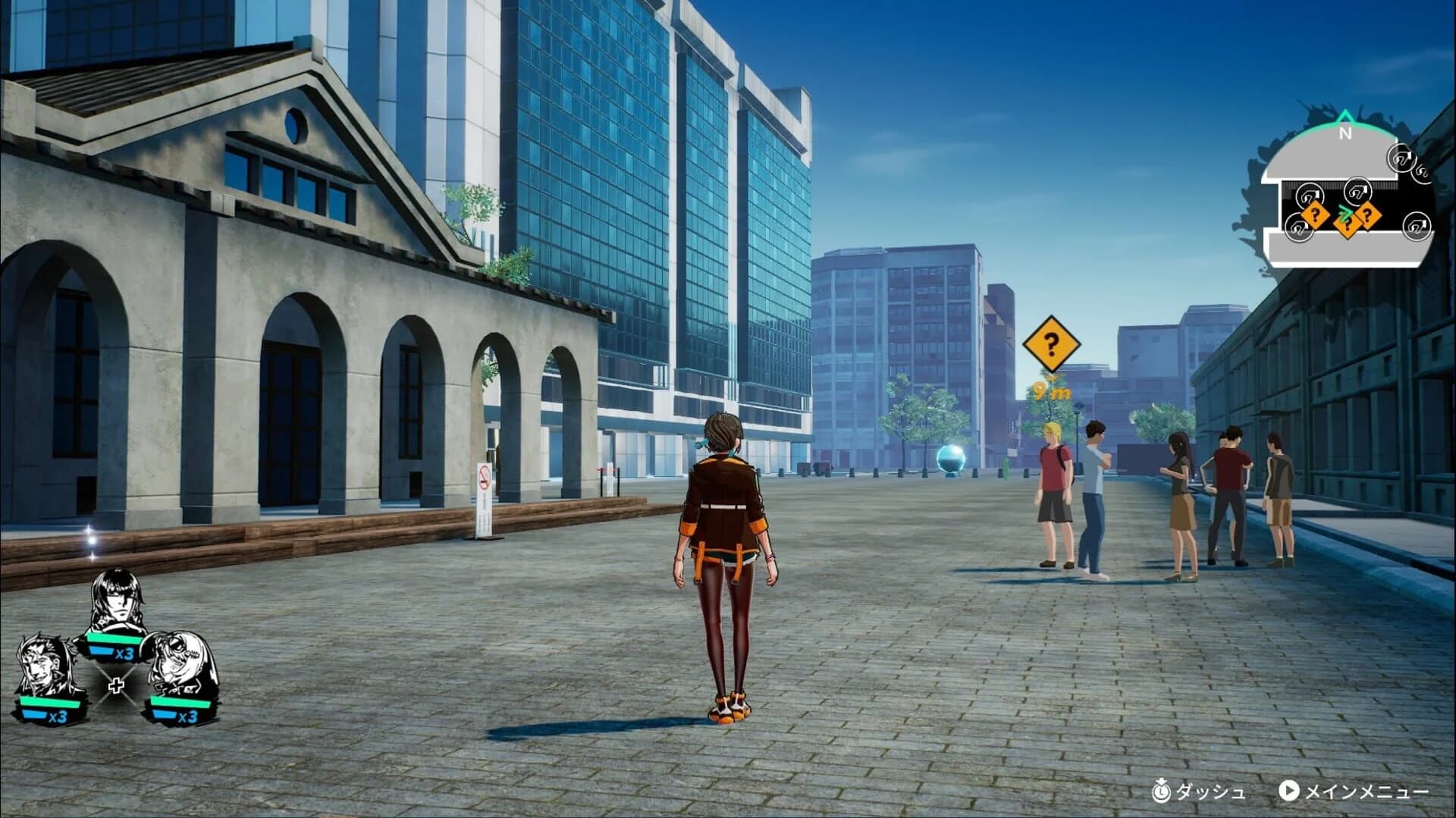Select the orange ? marker right of the minimap arrow
This screenshot has height=818, width=1456.
coord(1369,216)
